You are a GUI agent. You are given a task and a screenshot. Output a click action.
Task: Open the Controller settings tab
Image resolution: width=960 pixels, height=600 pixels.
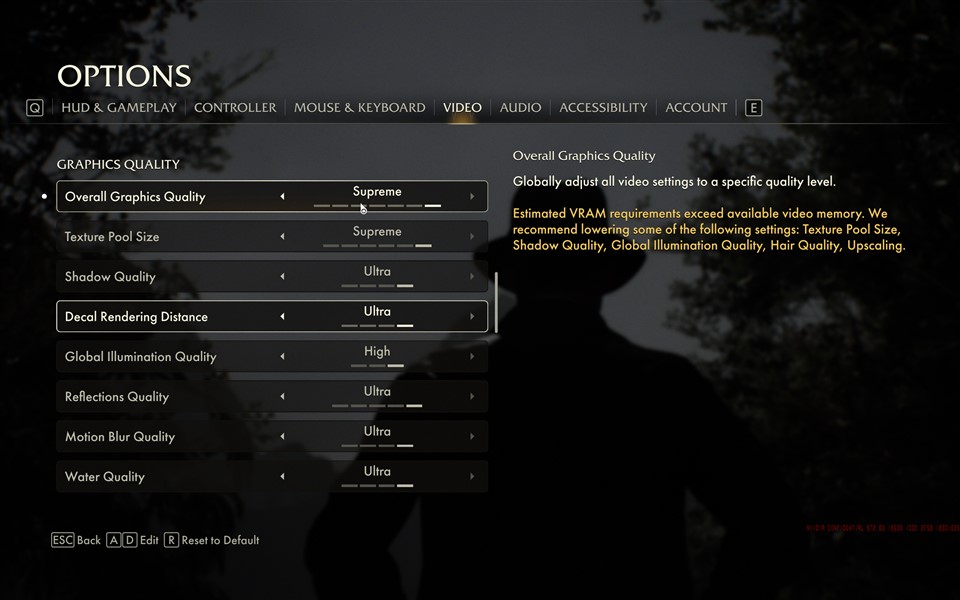[x=235, y=107]
